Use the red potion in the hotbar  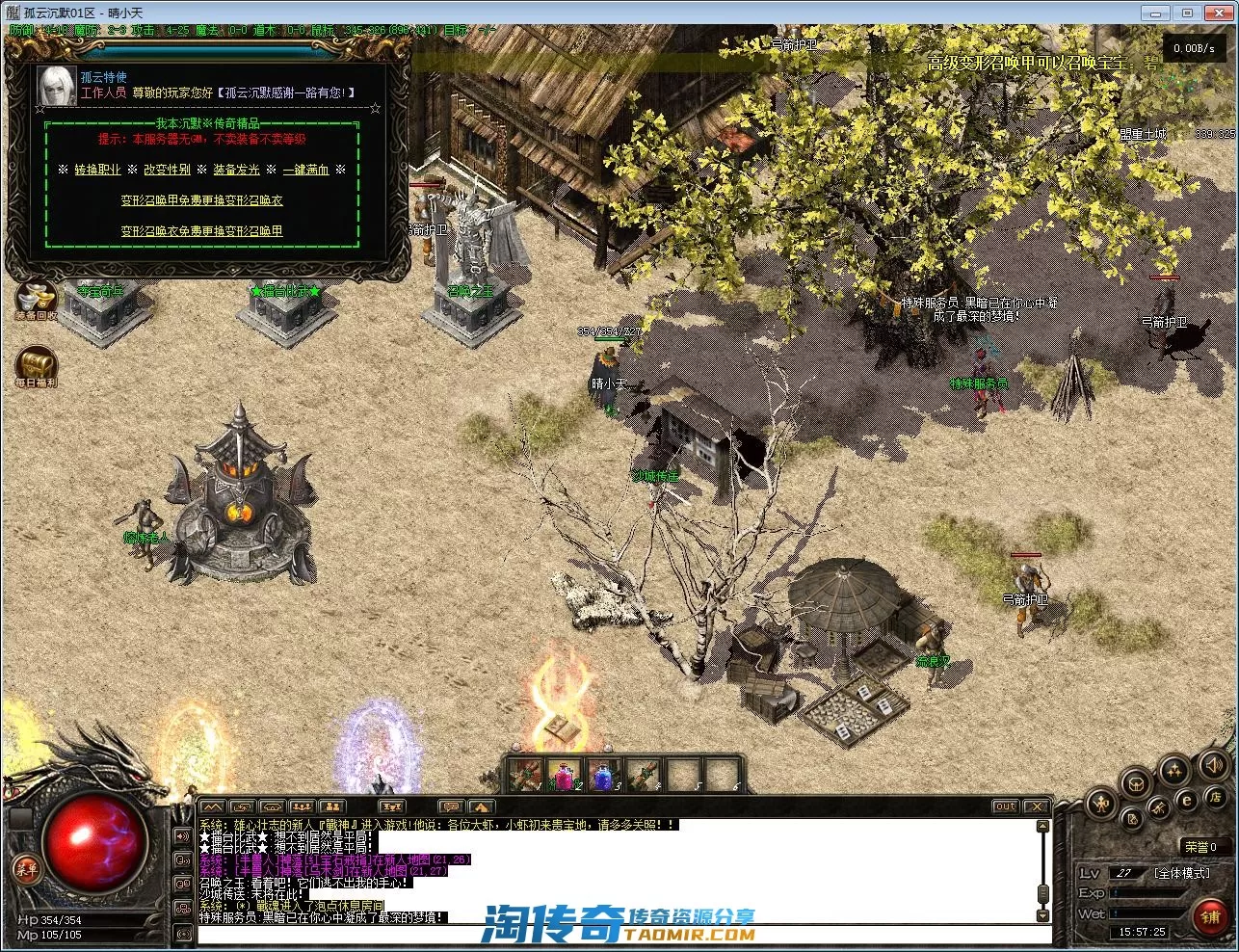coord(563,775)
